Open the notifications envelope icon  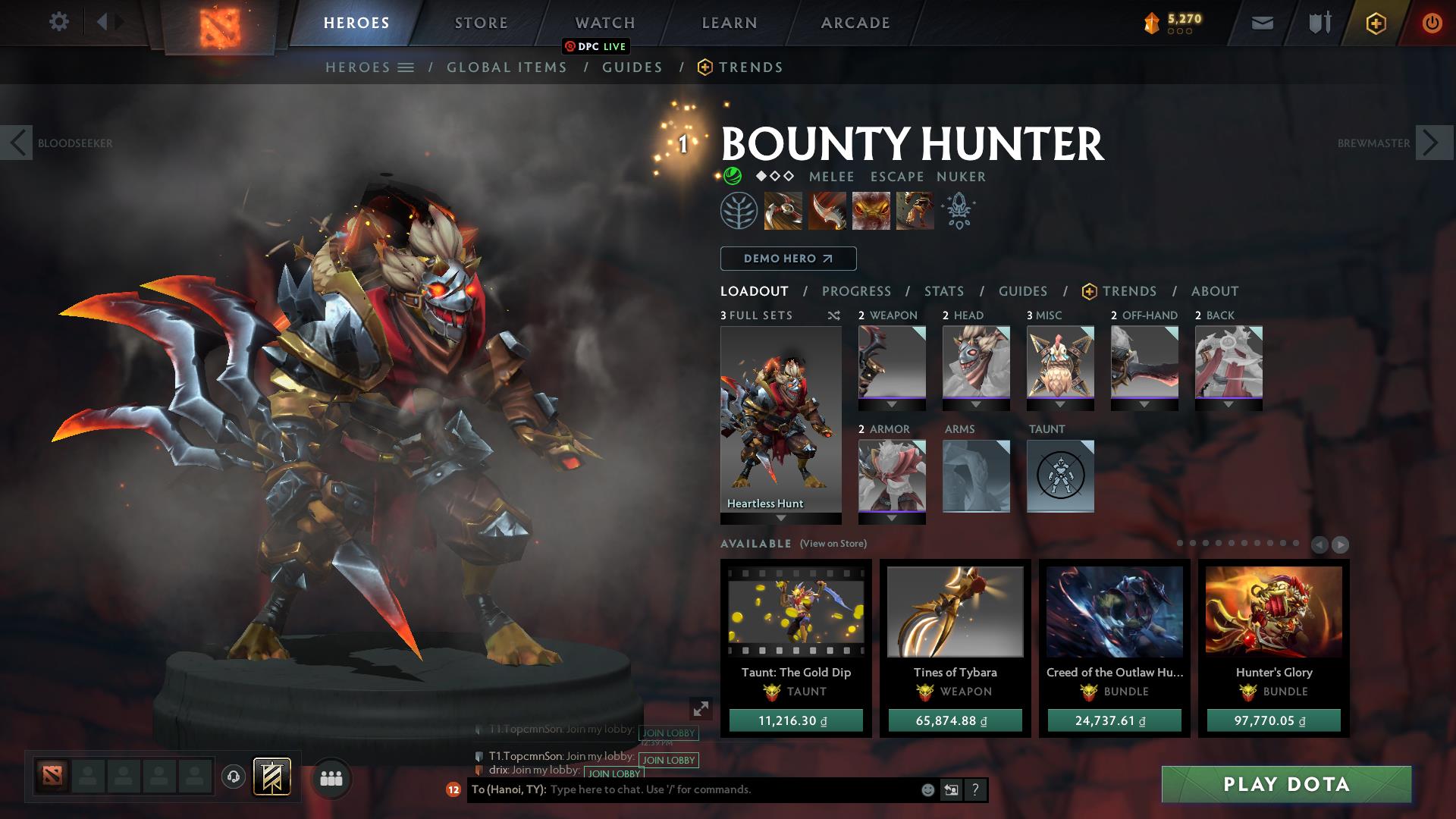(1261, 23)
